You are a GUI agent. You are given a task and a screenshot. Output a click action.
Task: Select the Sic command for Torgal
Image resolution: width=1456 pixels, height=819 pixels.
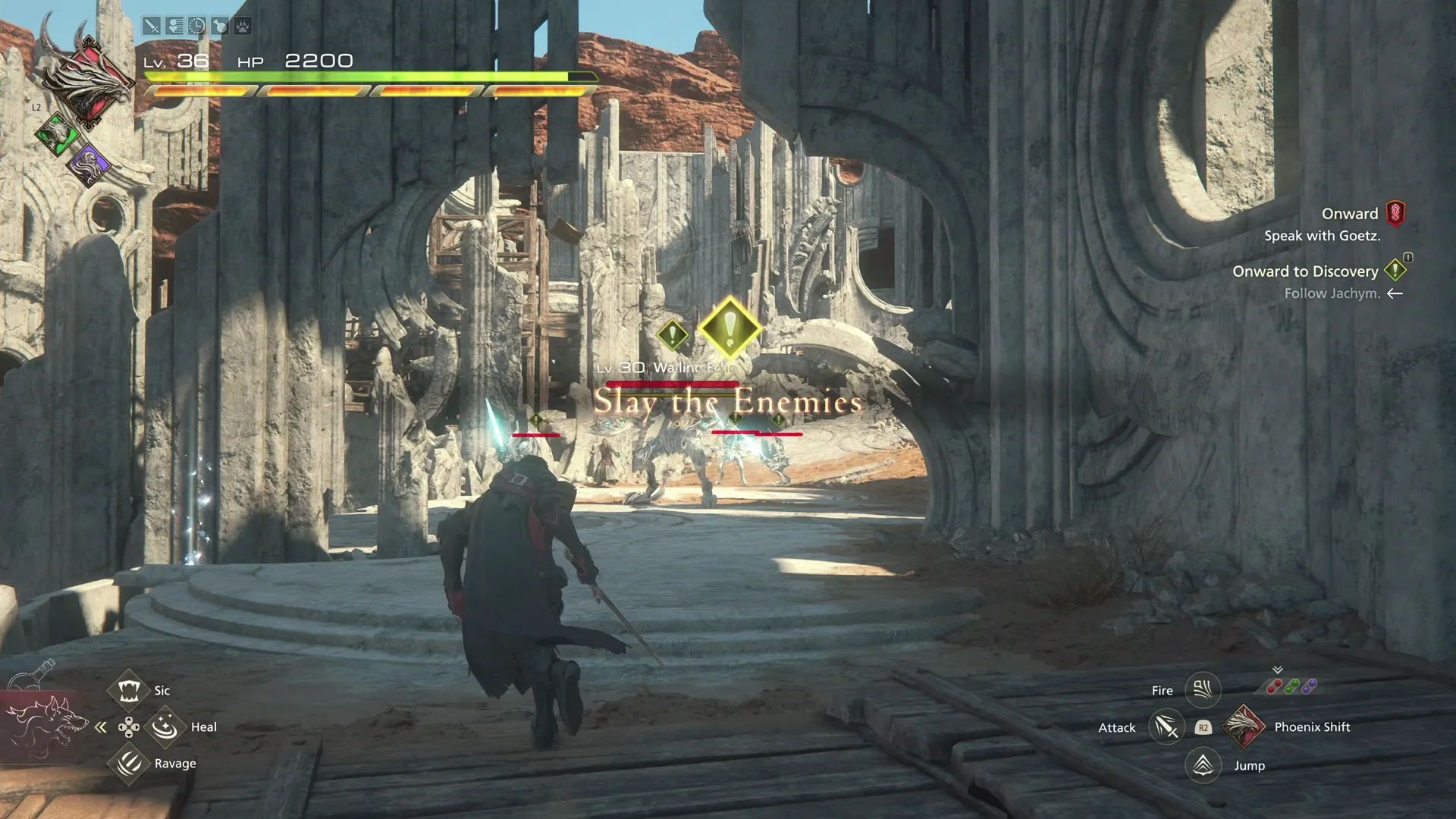point(129,690)
